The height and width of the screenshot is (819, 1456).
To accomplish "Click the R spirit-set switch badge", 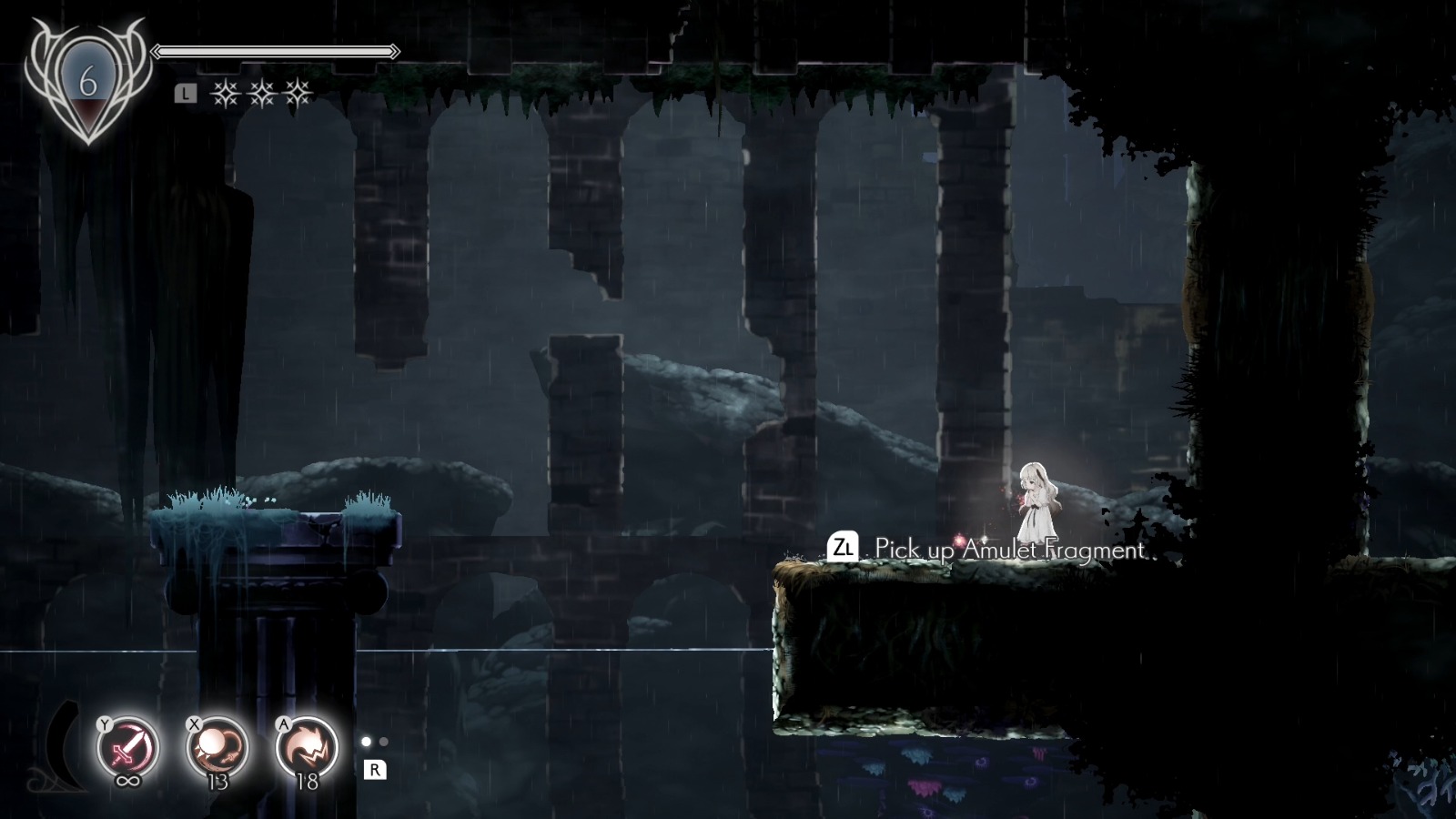I will pyautogui.click(x=376, y=771).
